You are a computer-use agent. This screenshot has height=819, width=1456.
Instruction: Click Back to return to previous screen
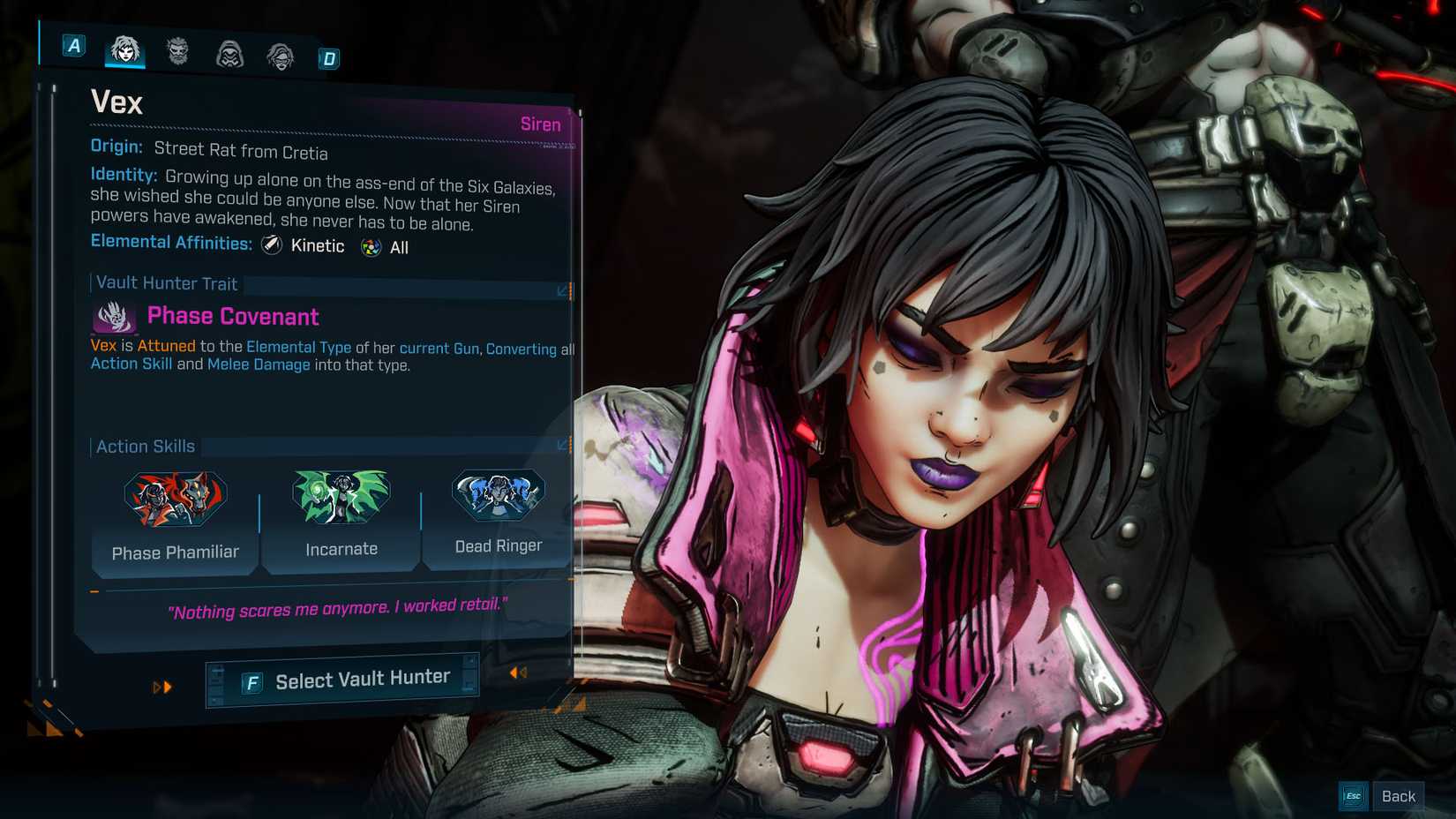point(1399,795)
